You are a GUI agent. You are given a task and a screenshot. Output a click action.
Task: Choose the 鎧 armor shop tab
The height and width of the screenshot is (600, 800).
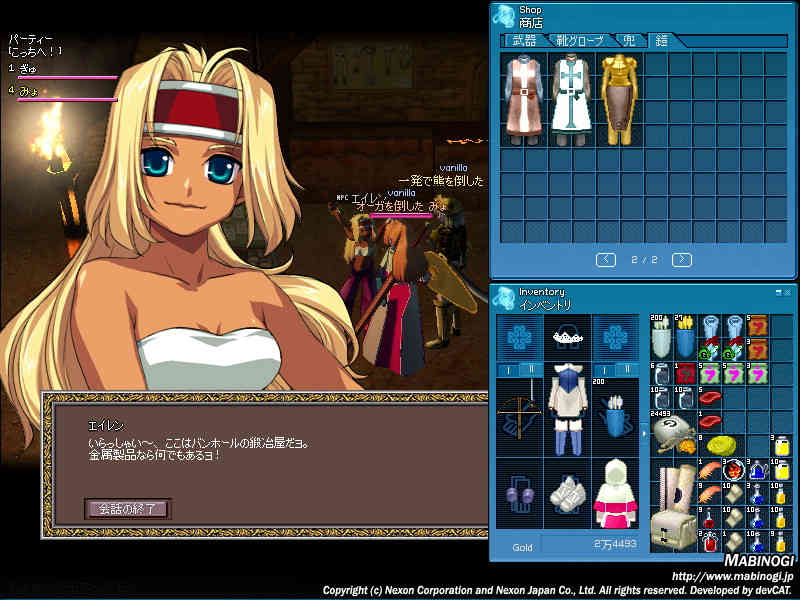click(661, 41)
